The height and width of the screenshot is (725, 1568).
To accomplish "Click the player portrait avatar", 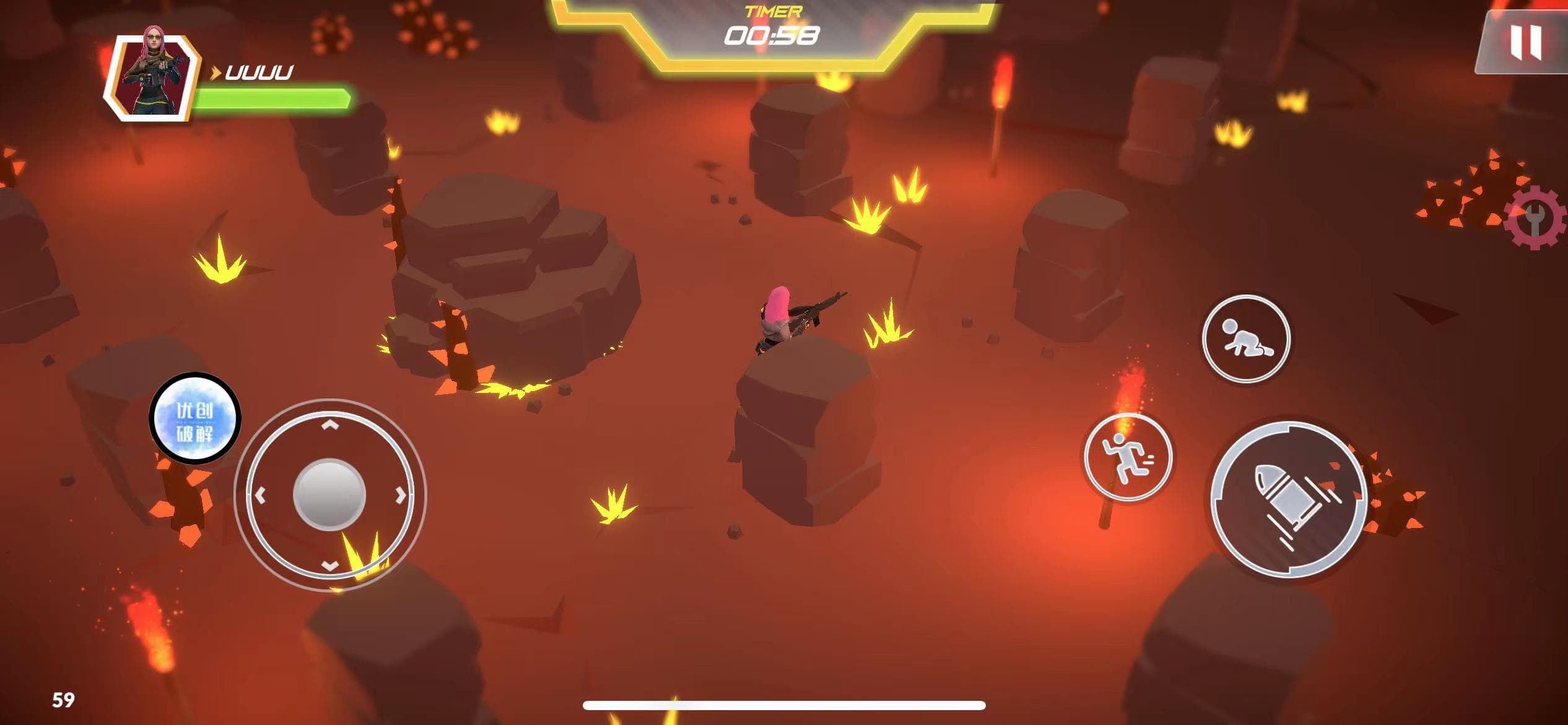I will pyautogui.click(x=153, y=76).
